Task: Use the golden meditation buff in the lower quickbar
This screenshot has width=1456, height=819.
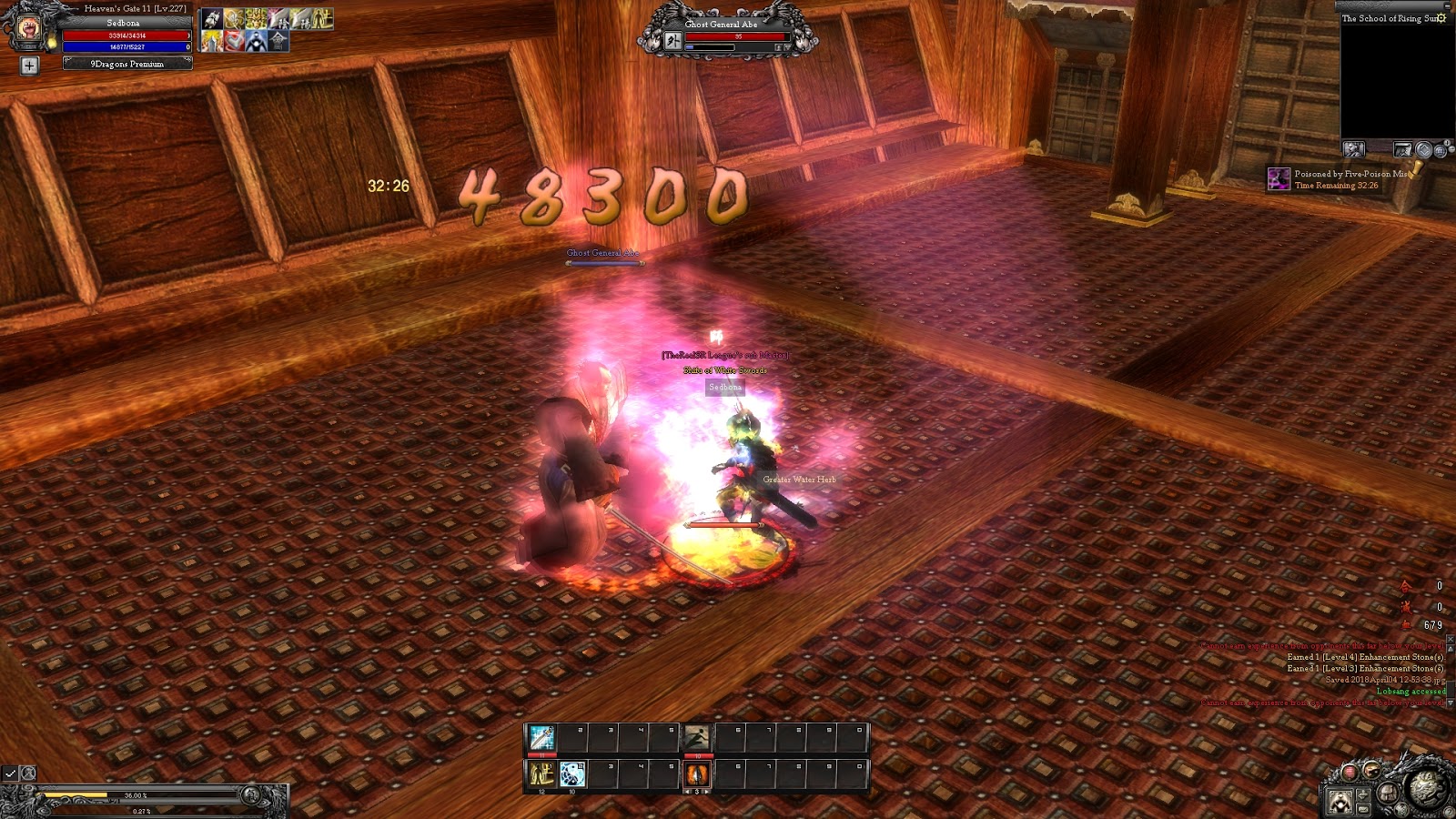Action: click(x=541, y=773)
